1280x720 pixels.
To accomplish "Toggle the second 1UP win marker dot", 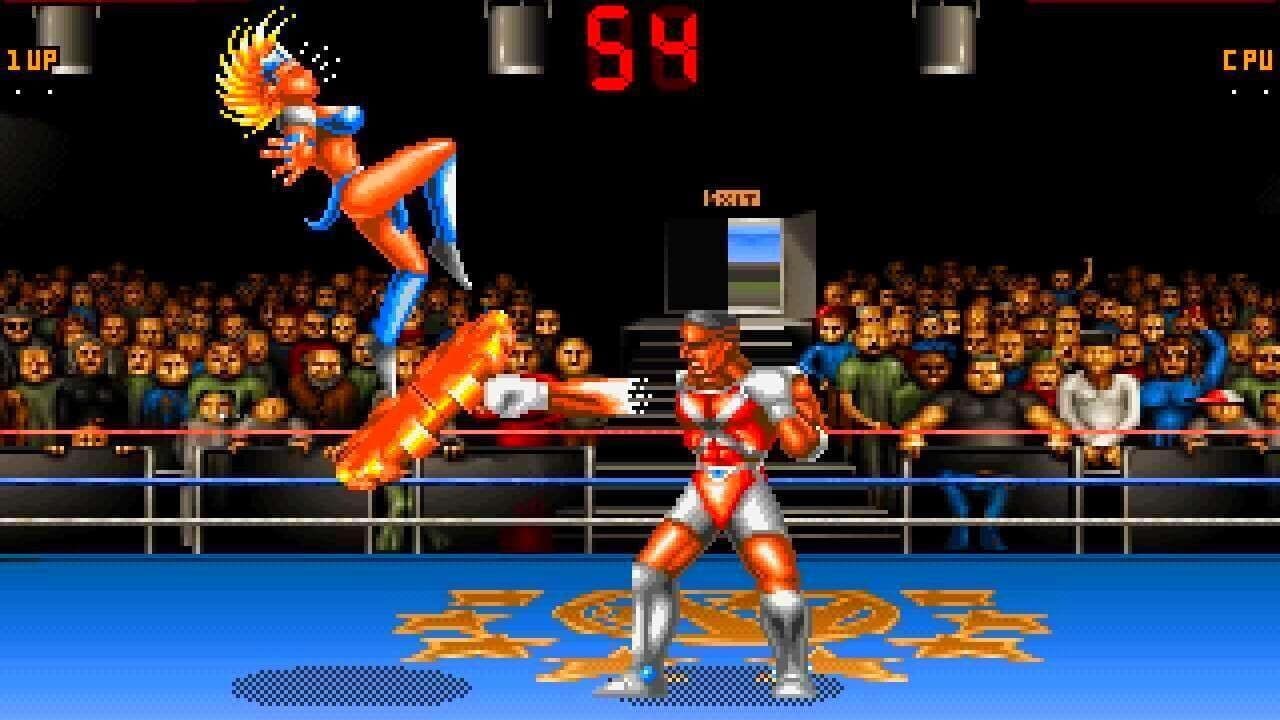I will click(x=50, y=92).
